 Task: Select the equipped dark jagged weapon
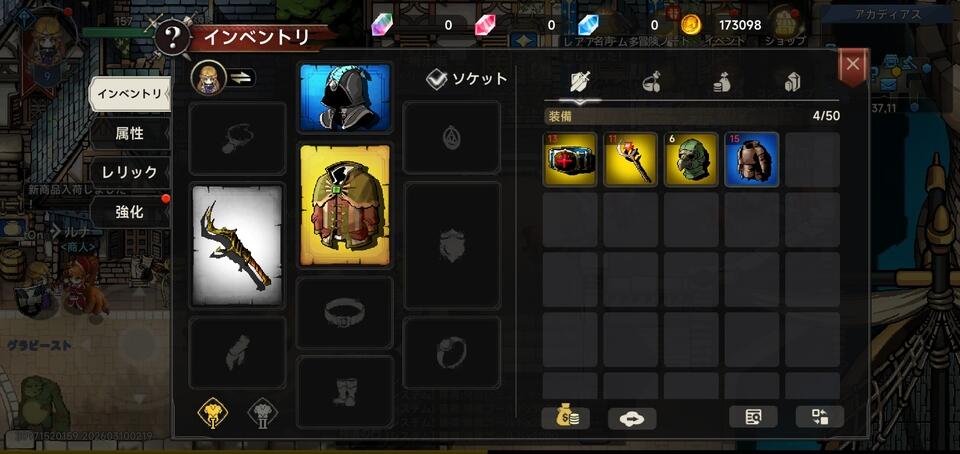(x=237, y=245)
